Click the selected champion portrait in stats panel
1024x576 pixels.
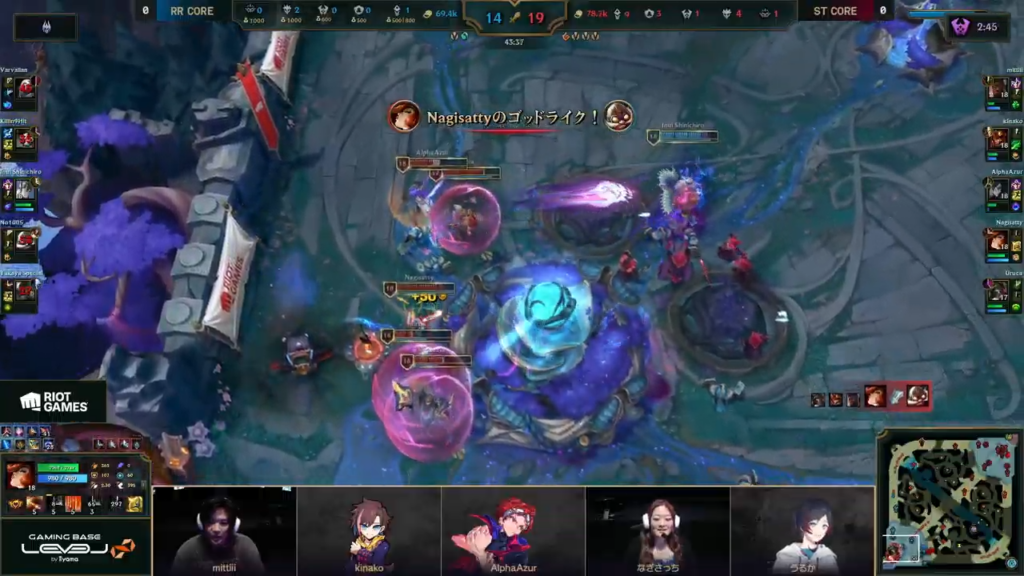[x=21, y=475]
